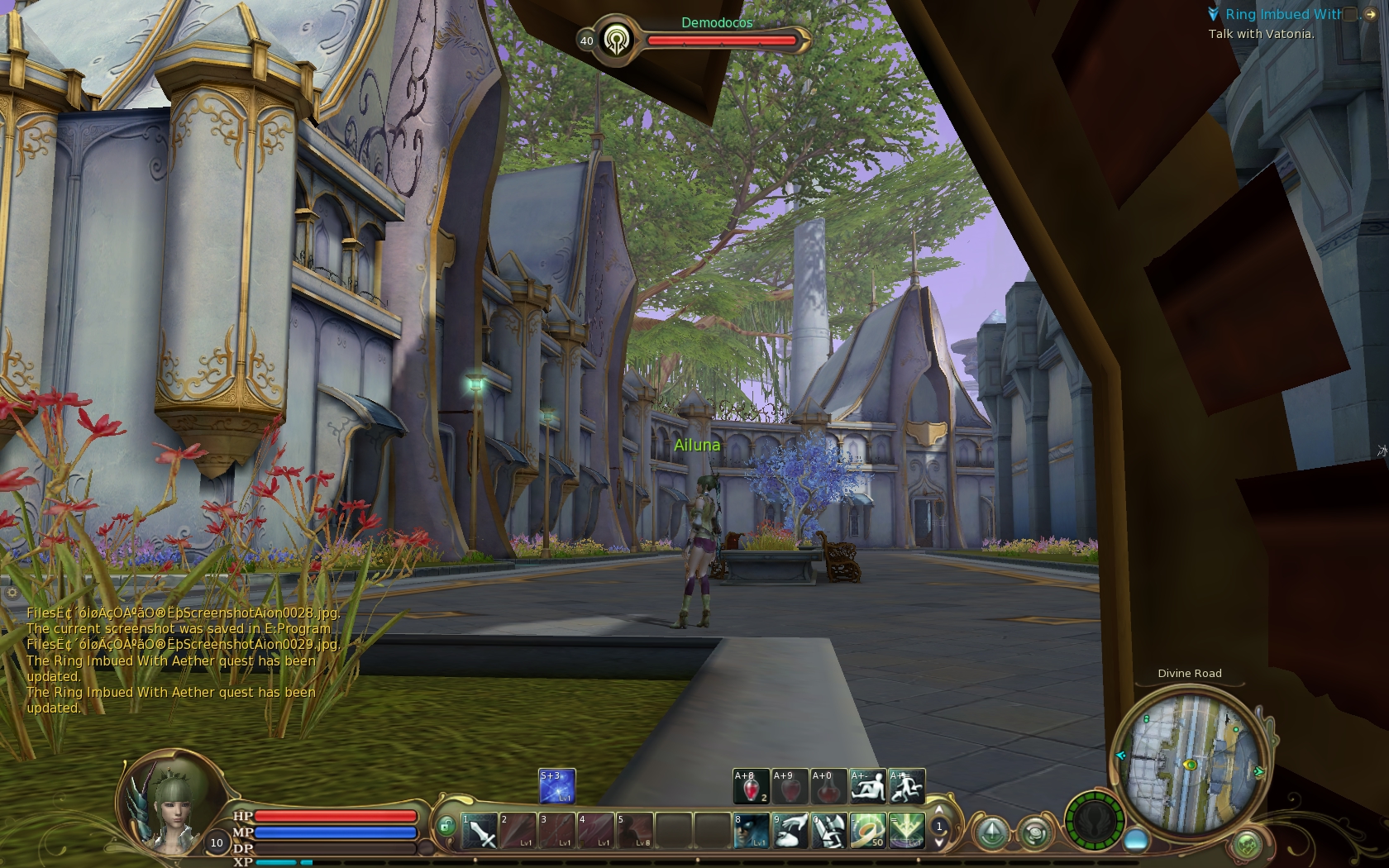Use the blue sparkle skill above the hotbar
The height and width of the screenshot is (868, 1389).
click(x=556, y=786)
